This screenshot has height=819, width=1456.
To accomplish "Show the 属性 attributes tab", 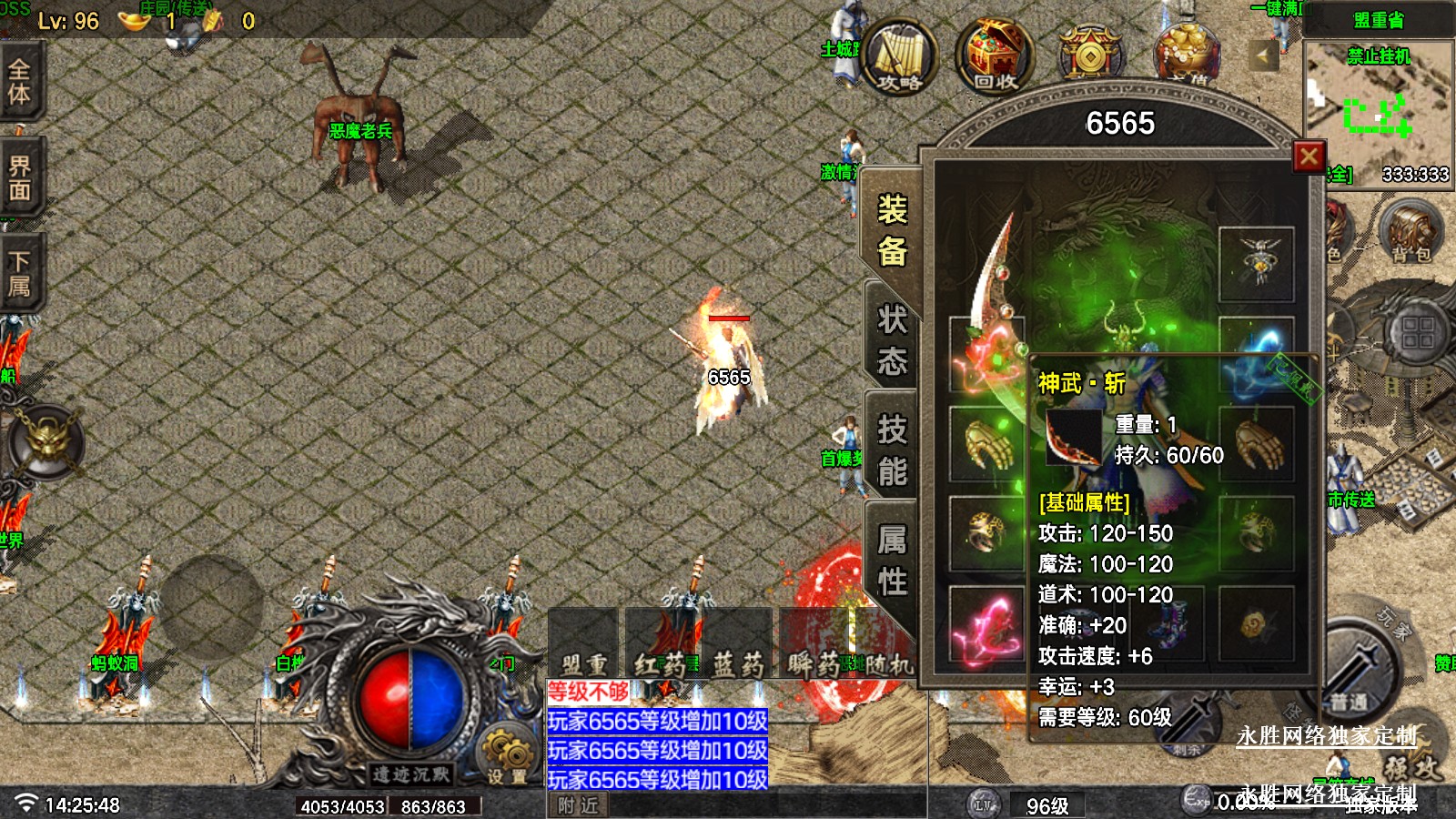I will pyautogui.click(x=892, y=559).
